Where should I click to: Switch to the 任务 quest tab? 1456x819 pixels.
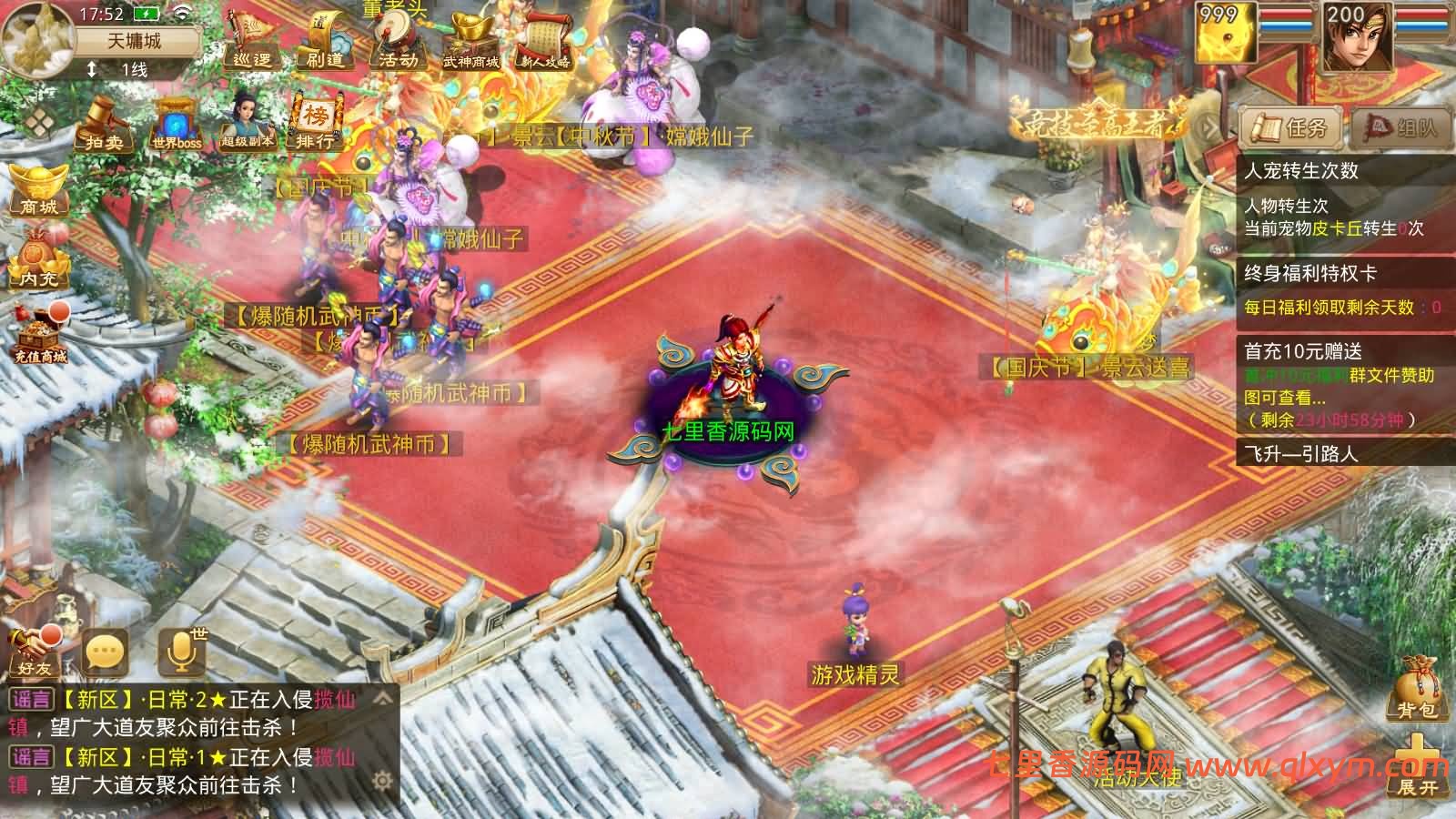(1291, 128)
